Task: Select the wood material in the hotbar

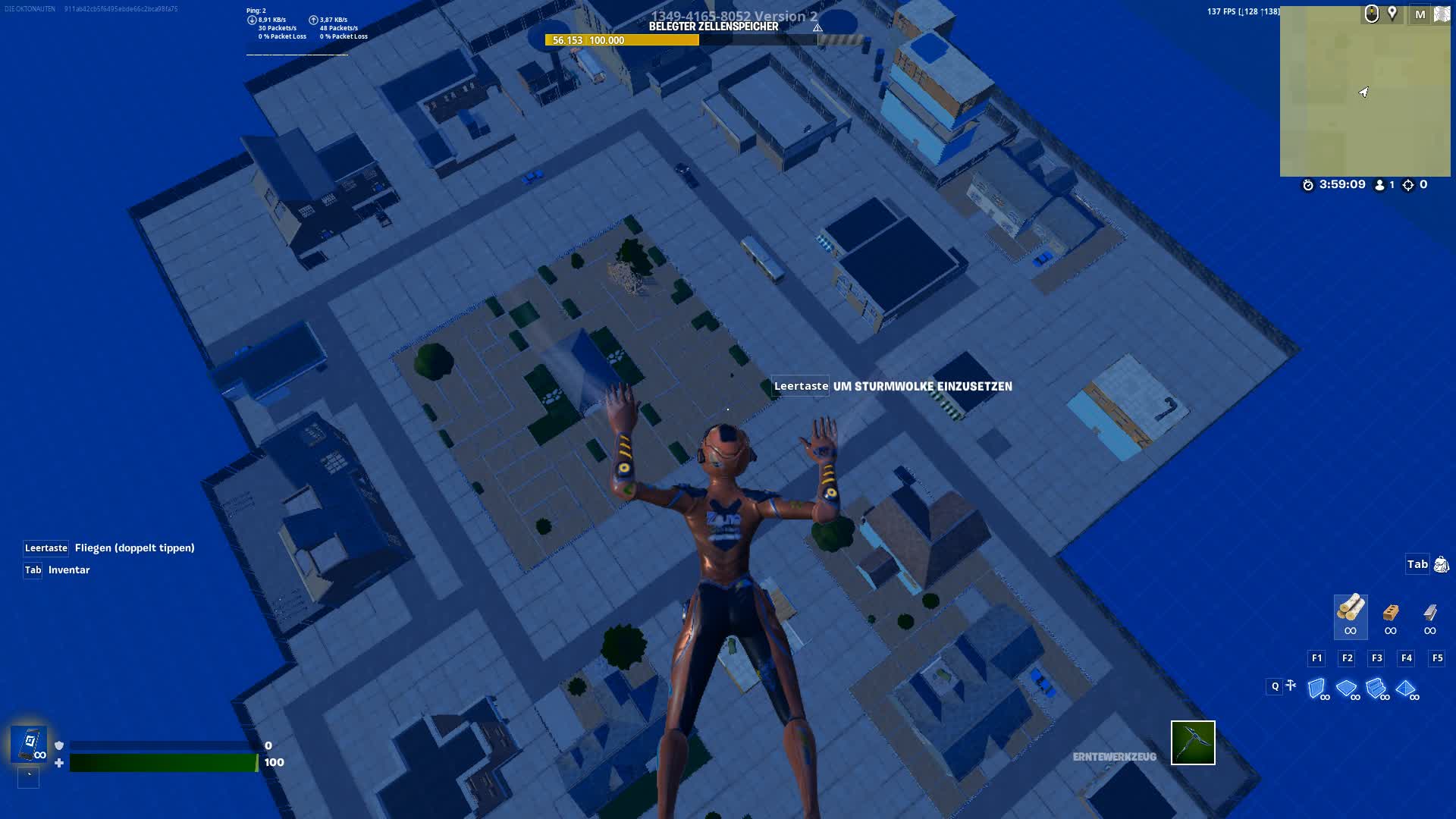Action: 1352,611
